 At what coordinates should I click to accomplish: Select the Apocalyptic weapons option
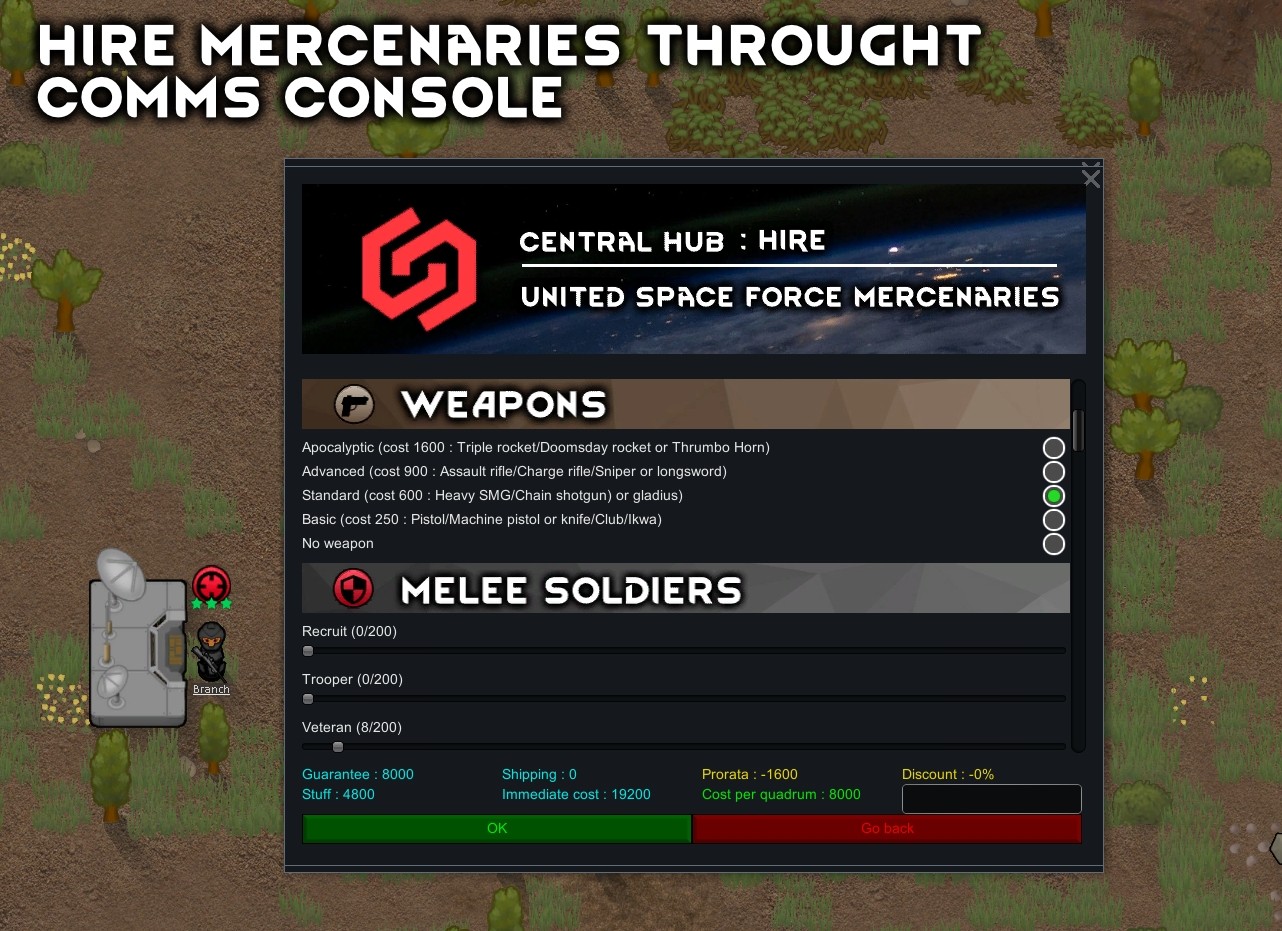click(x=1053, y=447)
